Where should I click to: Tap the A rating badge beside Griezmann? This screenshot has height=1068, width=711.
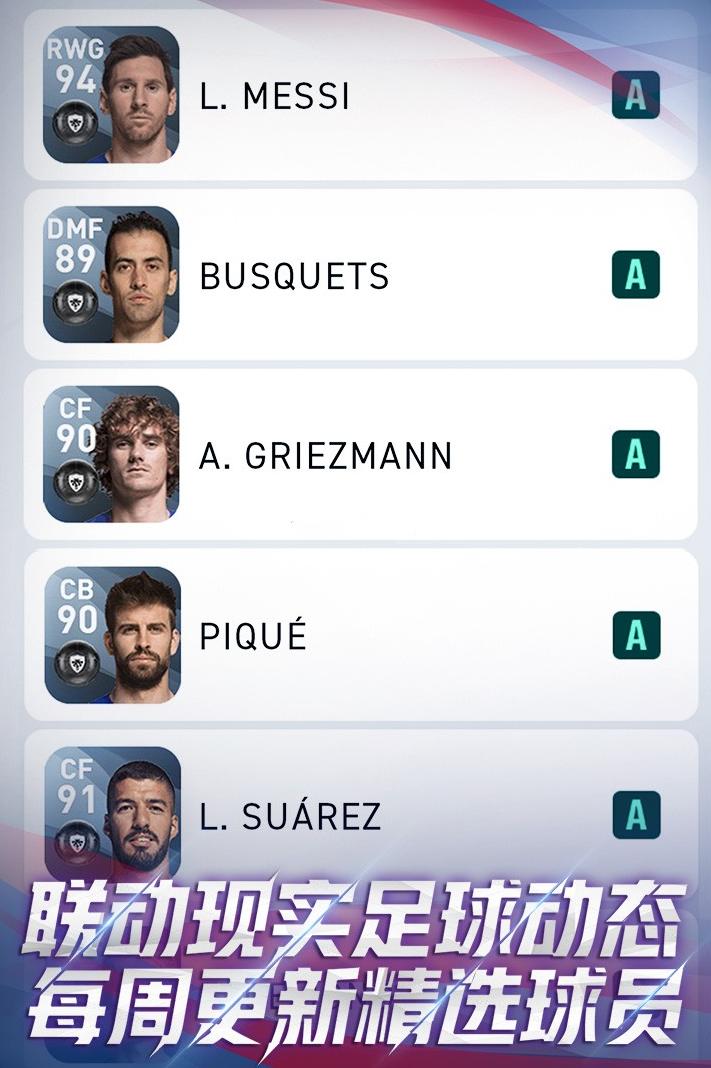(636, 455)
